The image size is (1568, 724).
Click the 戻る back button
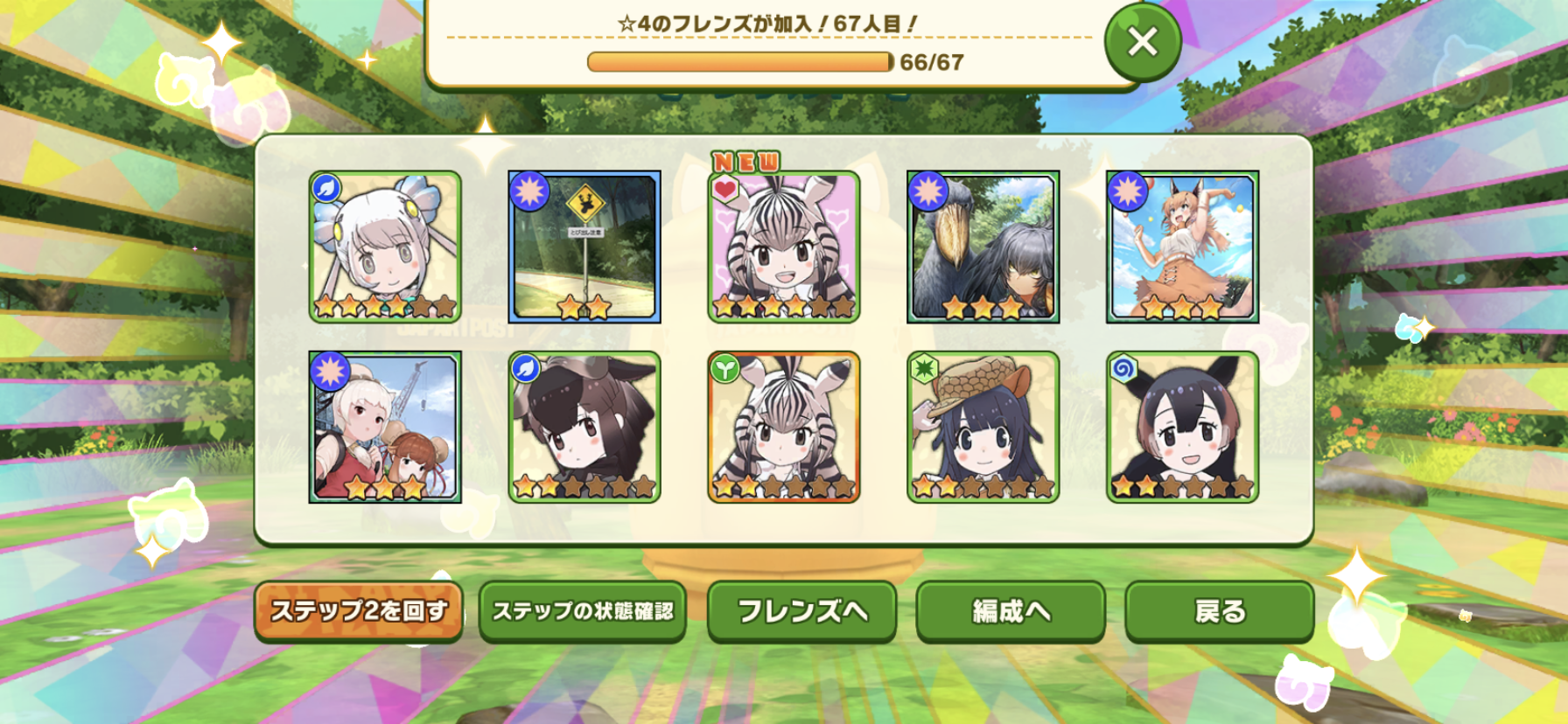[x=1219, y=610]
